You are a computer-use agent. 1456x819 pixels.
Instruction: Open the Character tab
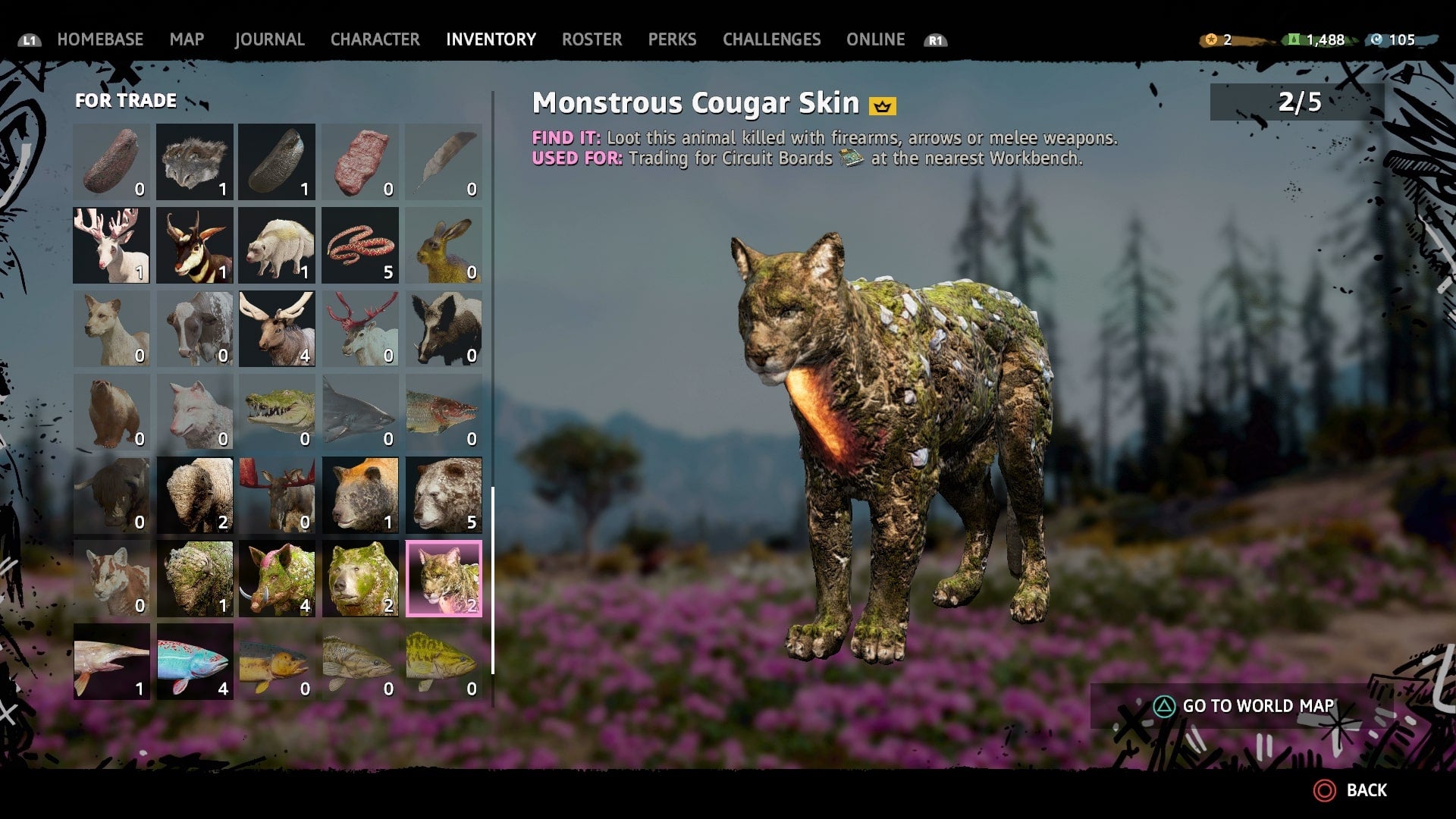click(375, 39)
